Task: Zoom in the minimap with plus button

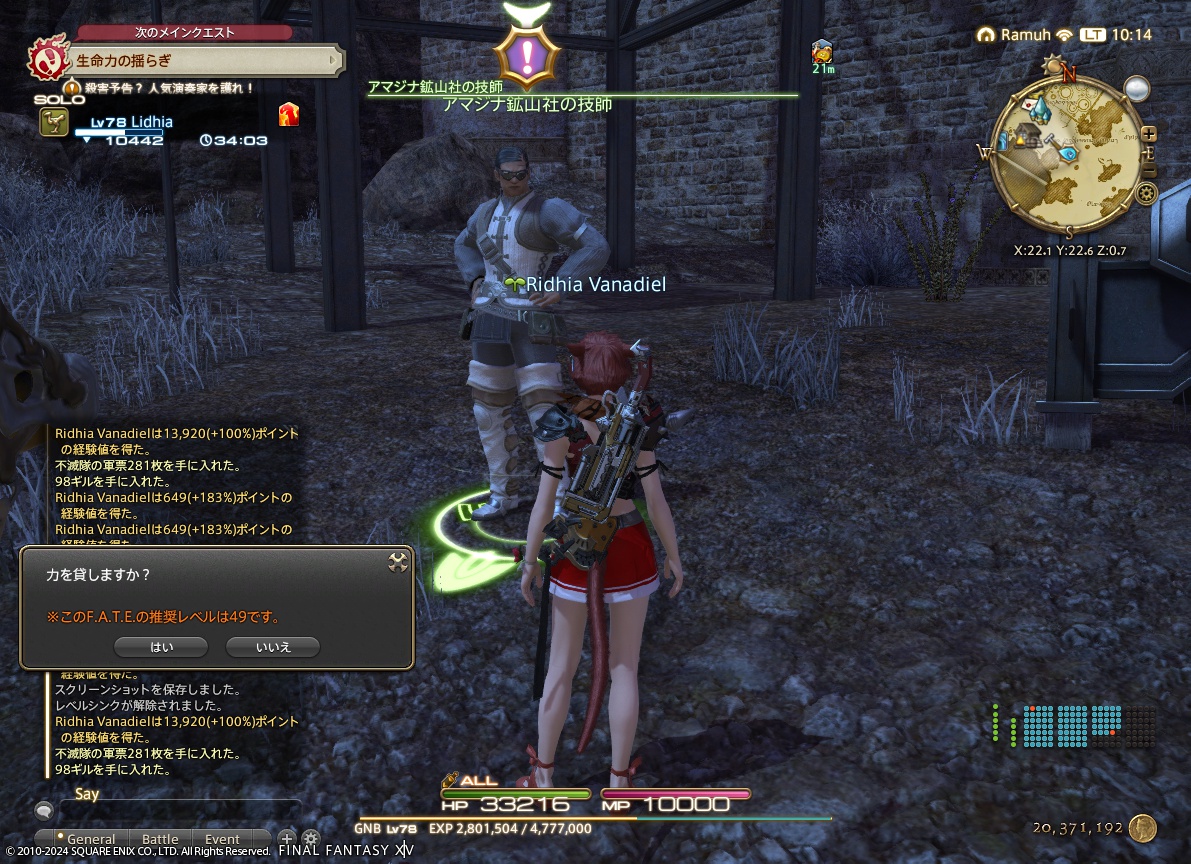Action: [1149, 133]
